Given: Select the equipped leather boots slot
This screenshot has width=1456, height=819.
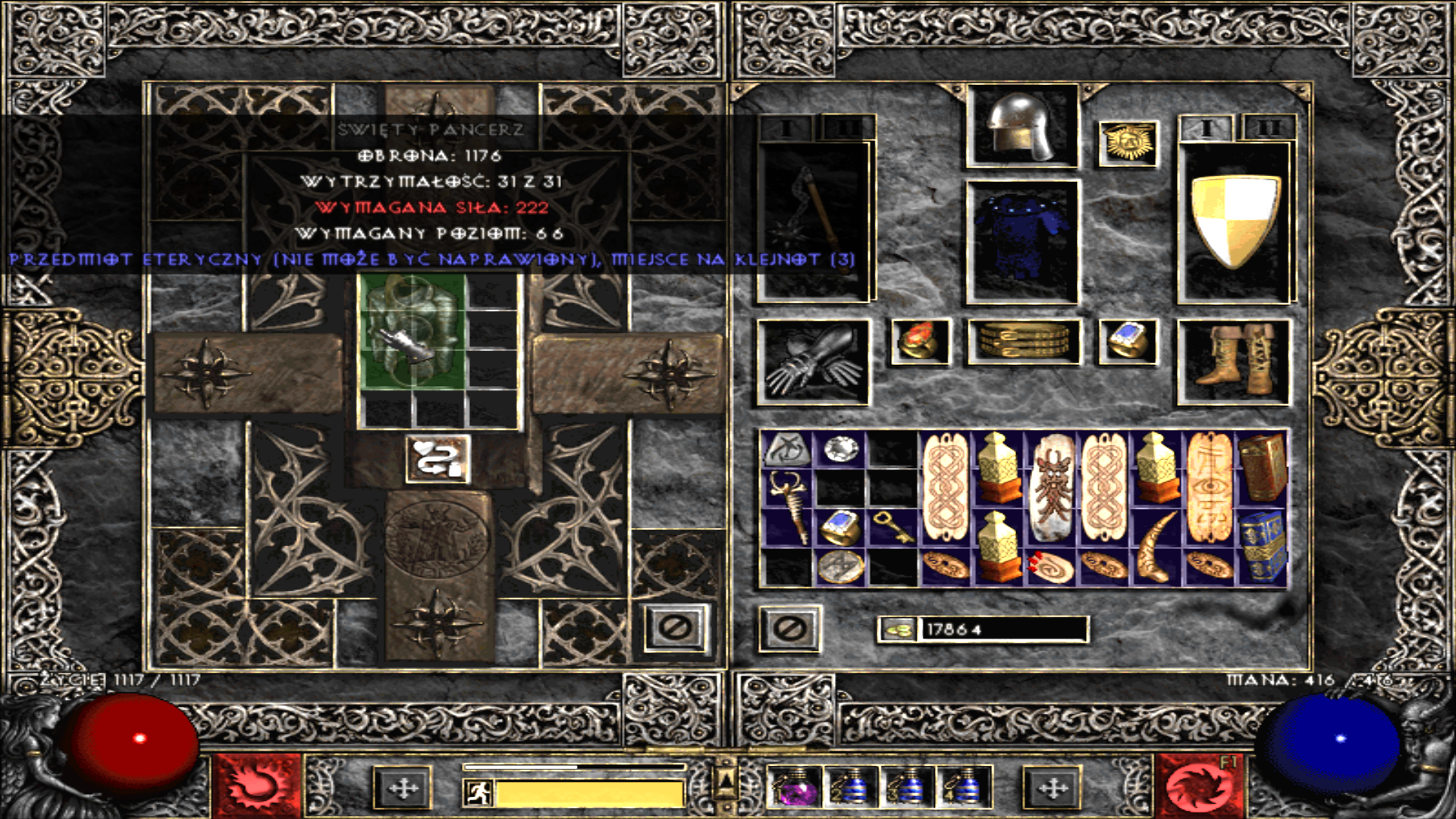Looking at the screenshot, I should coord(1234,362).
